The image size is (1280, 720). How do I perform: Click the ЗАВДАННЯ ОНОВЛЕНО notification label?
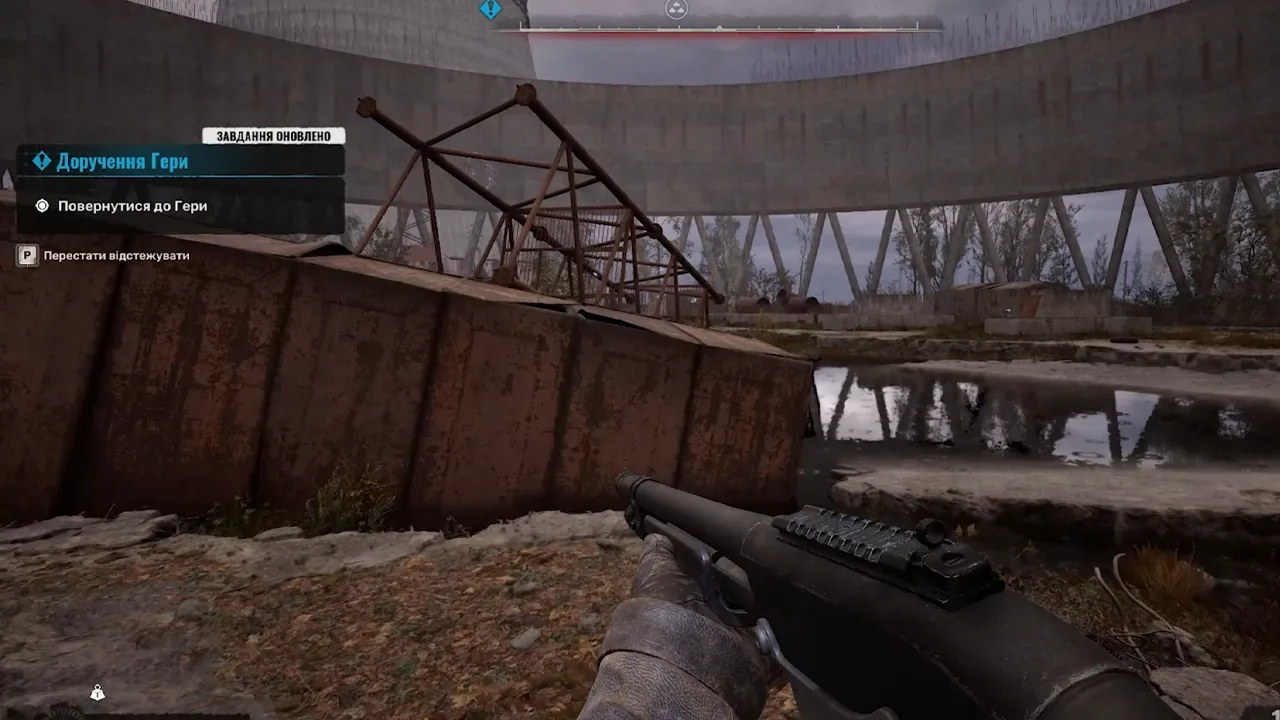pyautogui.click(x=274, y=136)
